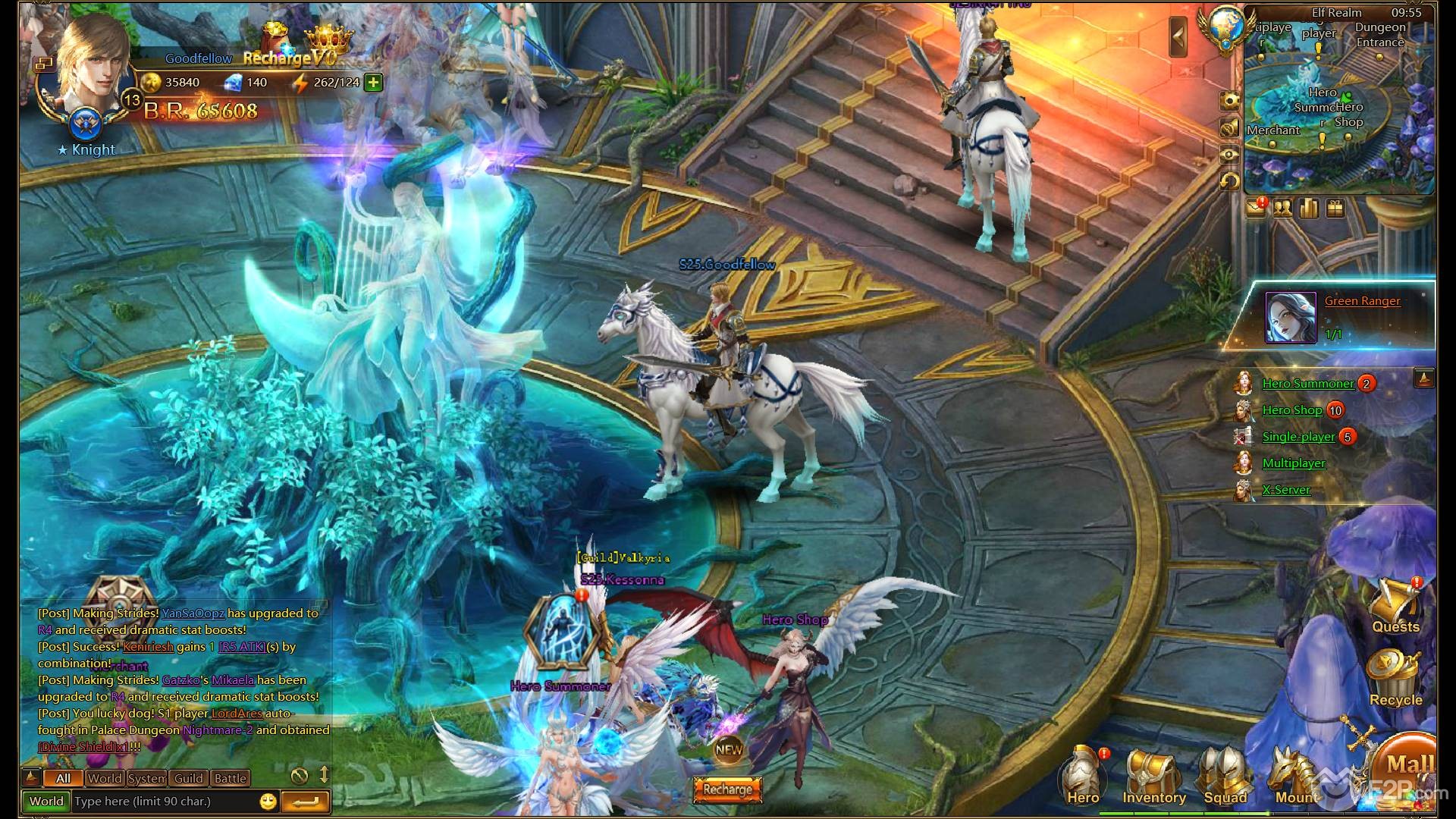Open the World channel selector in chat

coord(47,801)
